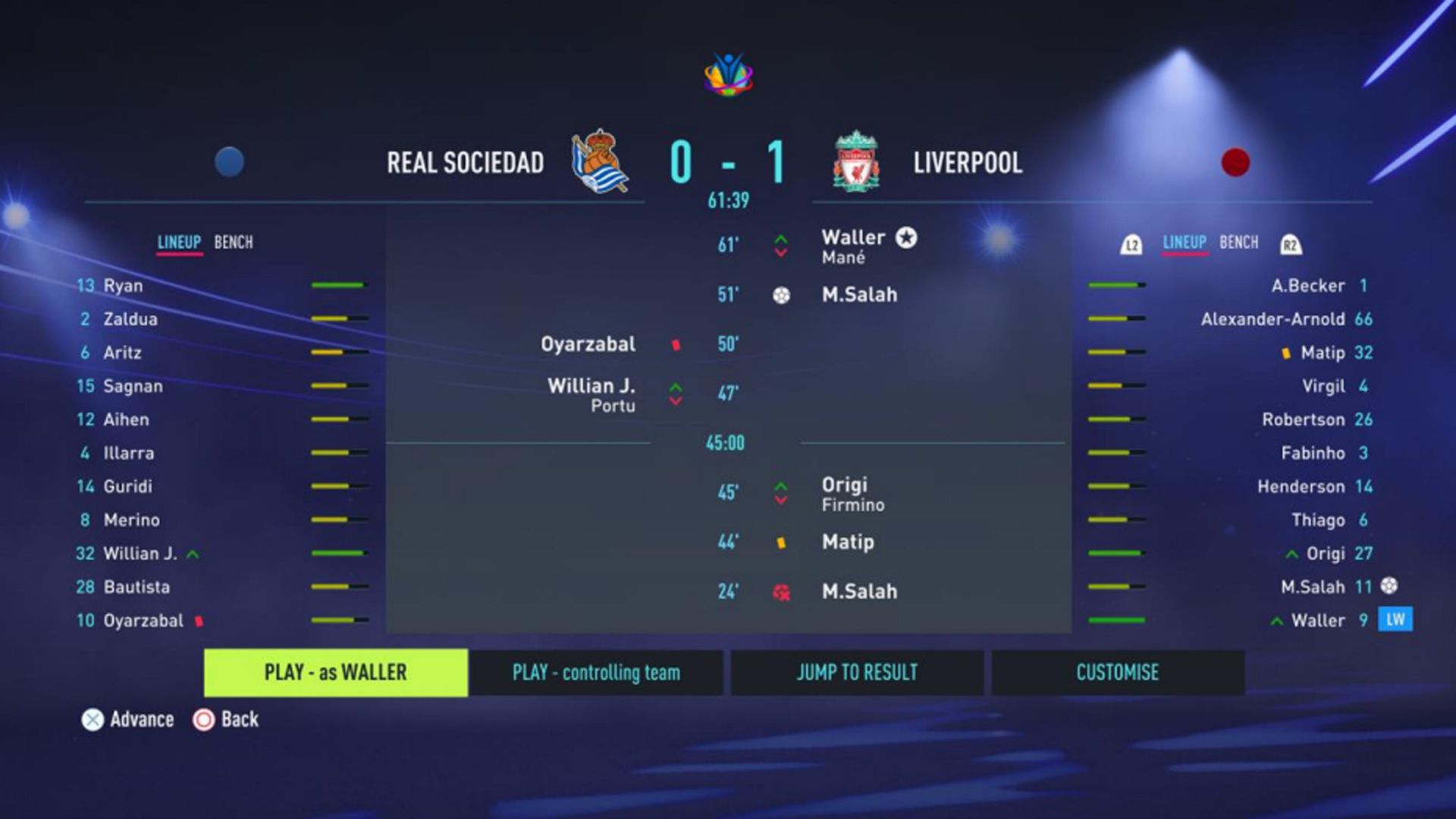Screen dimensions: 1456x819
Task: Click the yellow card icon beside Matip 44'
Action: click(780, 541)
